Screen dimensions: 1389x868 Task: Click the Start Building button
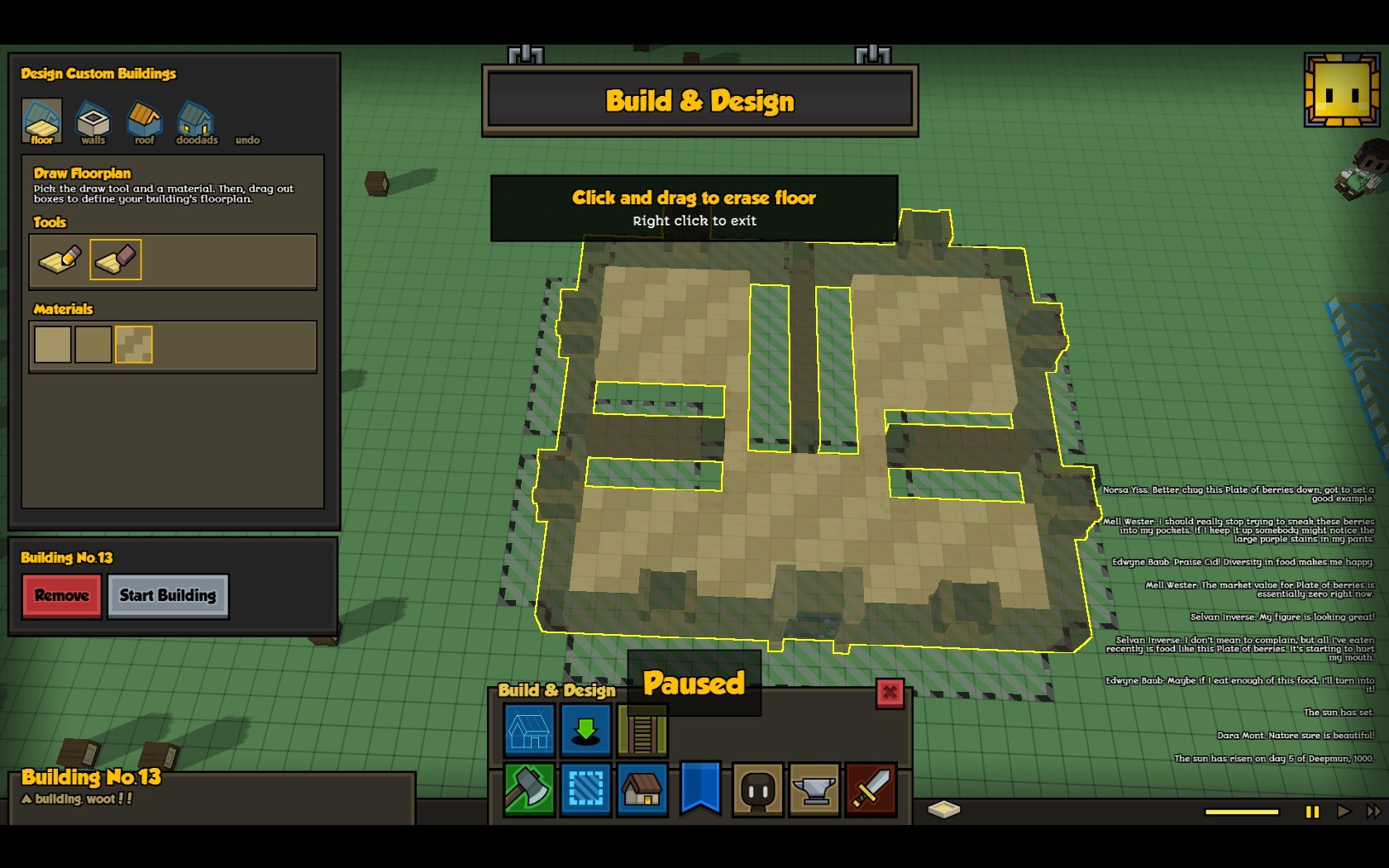[168, 595]
